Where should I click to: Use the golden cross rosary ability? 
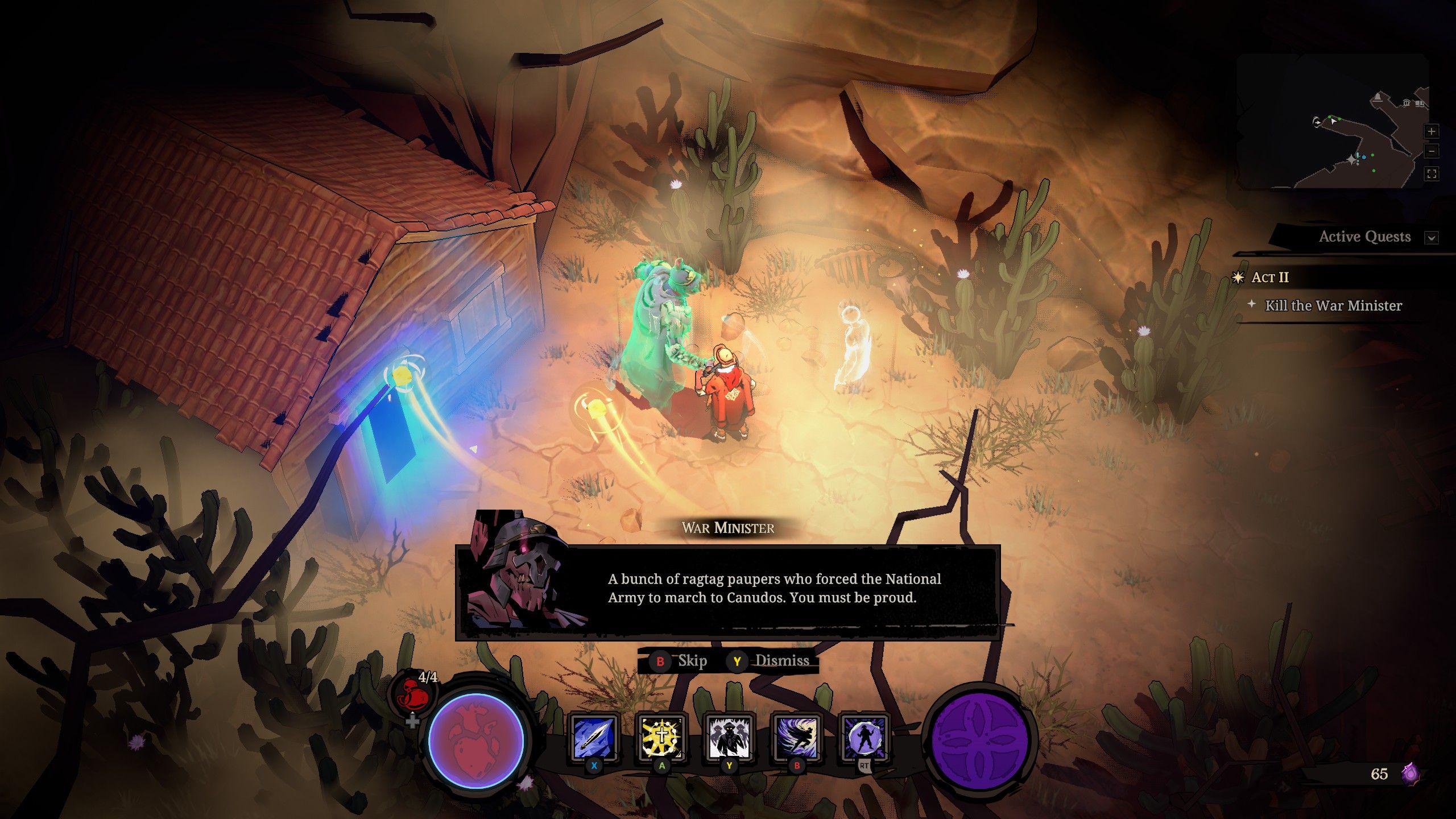tap(661, 738)
